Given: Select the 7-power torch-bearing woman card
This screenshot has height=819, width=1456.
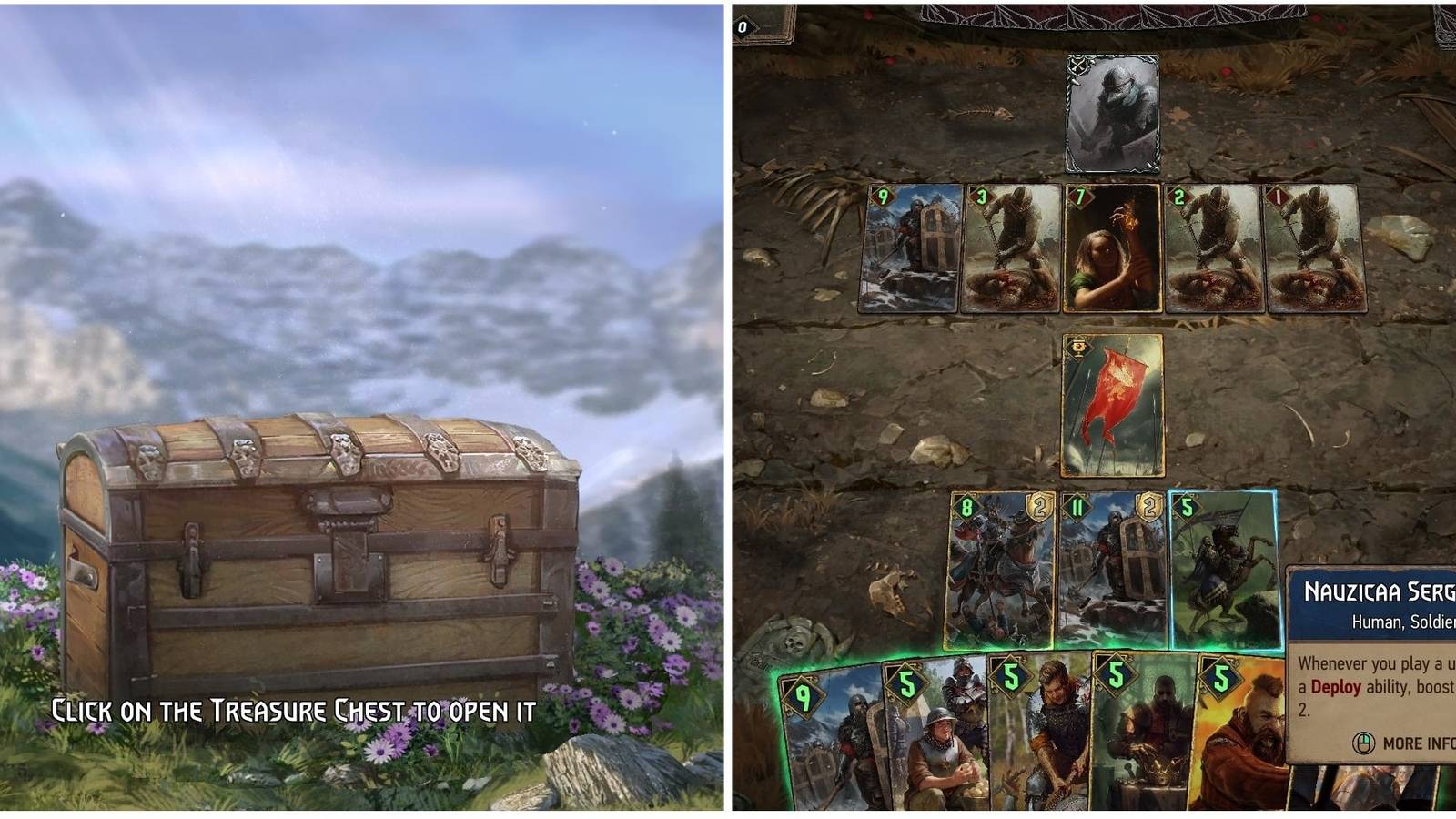Looking at the screenshot, I should pyautogui.click(x=1114, y=250).
